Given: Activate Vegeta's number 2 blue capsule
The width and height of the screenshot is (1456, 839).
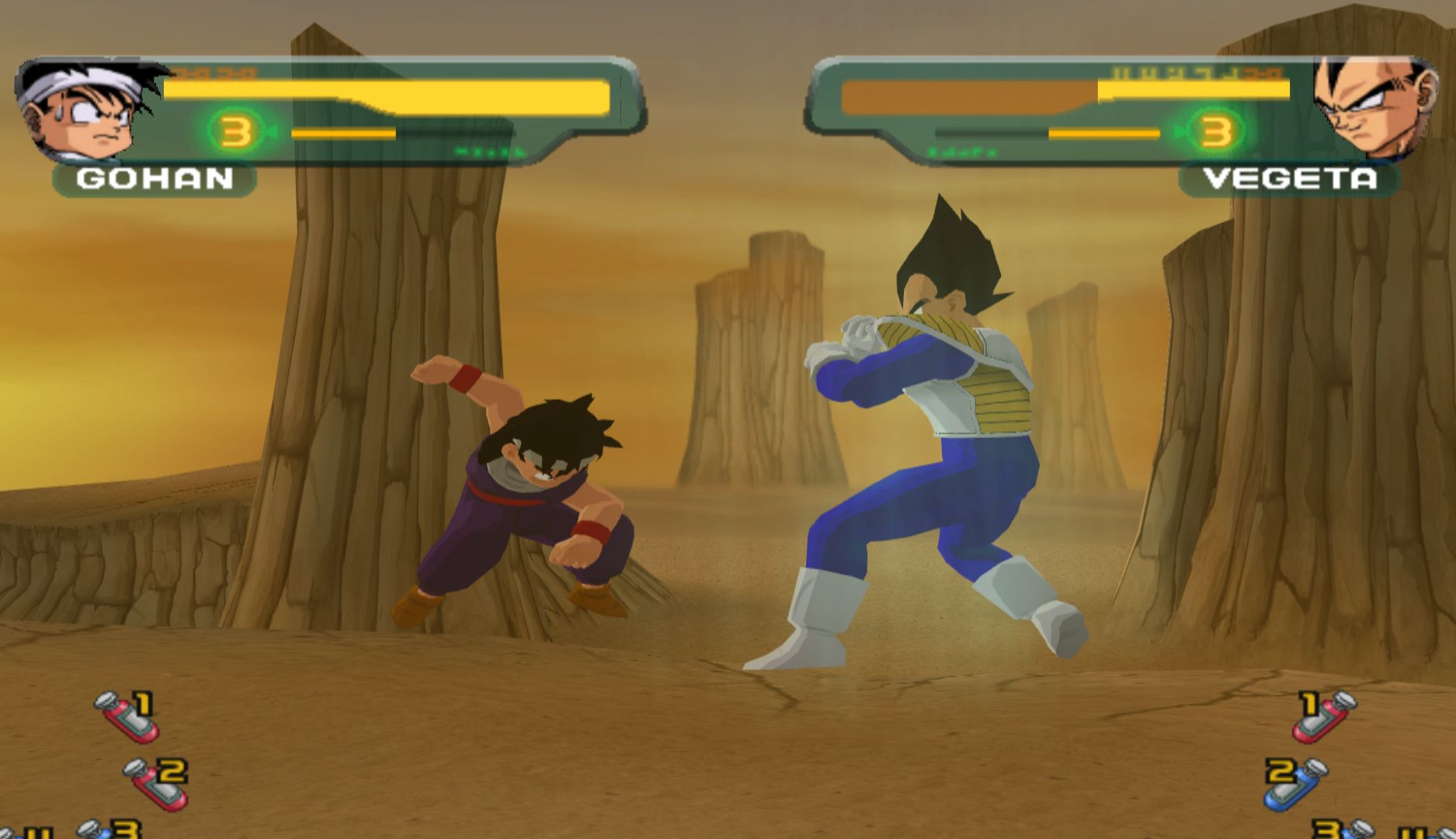Looking at the screenshot, I should click(1295, 783).
